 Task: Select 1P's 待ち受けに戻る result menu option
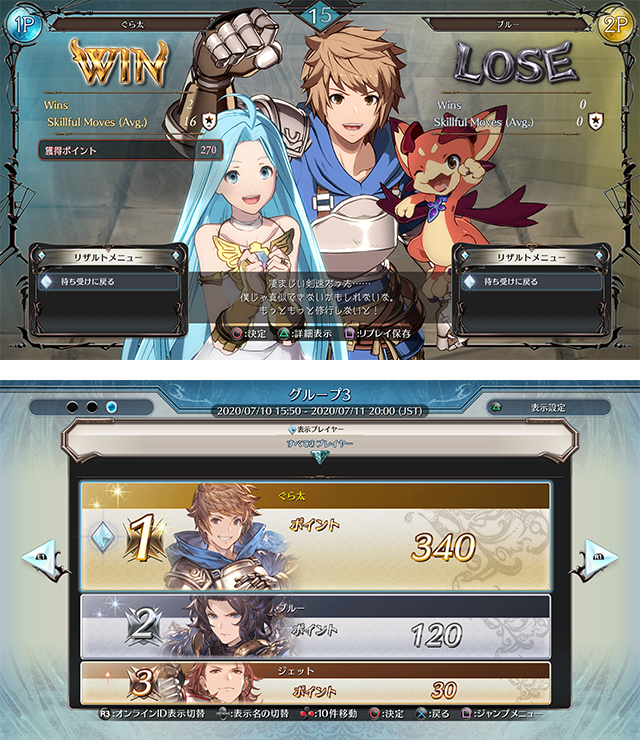point(108,282)
